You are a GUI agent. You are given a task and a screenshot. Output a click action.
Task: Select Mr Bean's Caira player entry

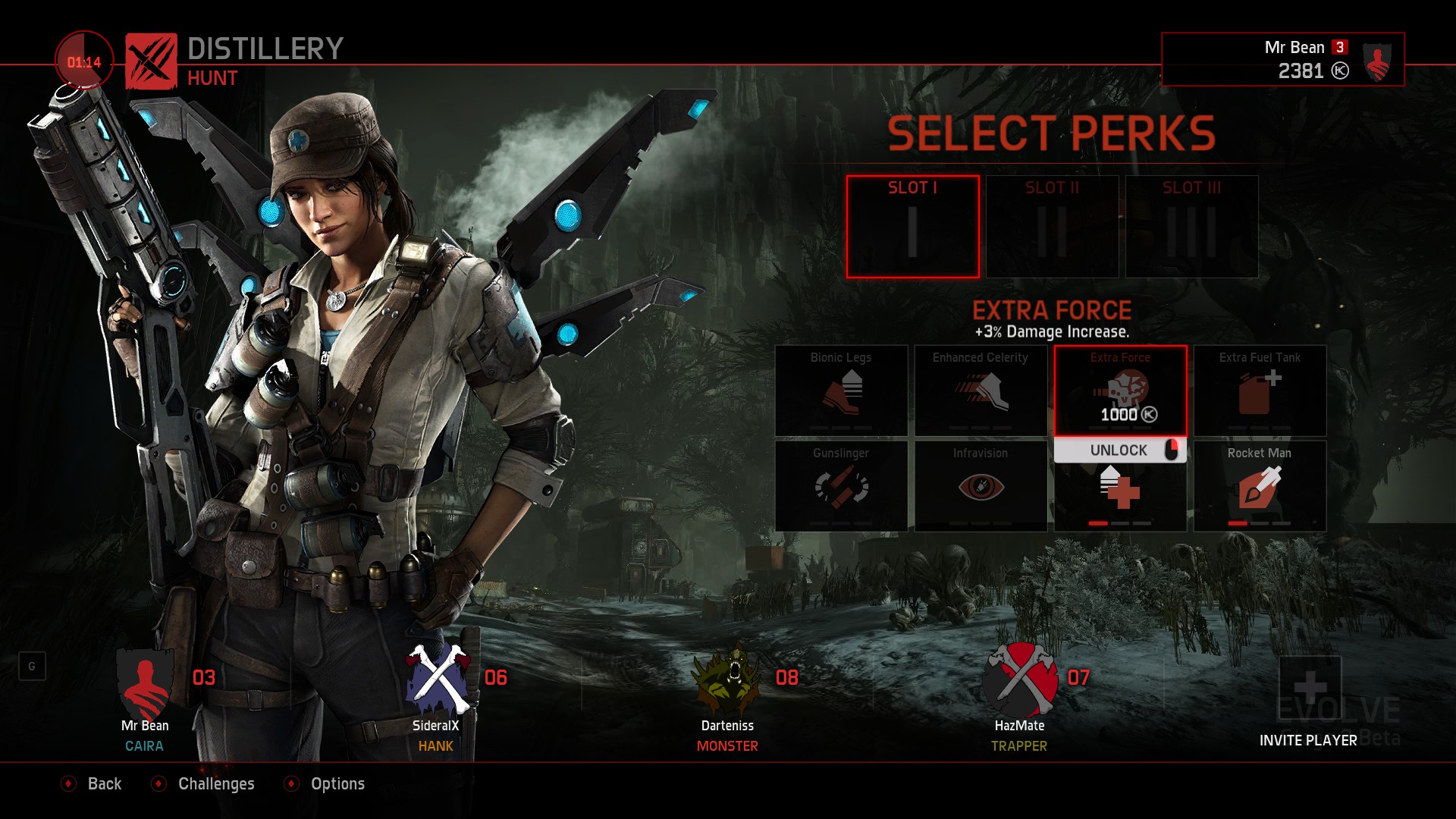click(145, 699)
